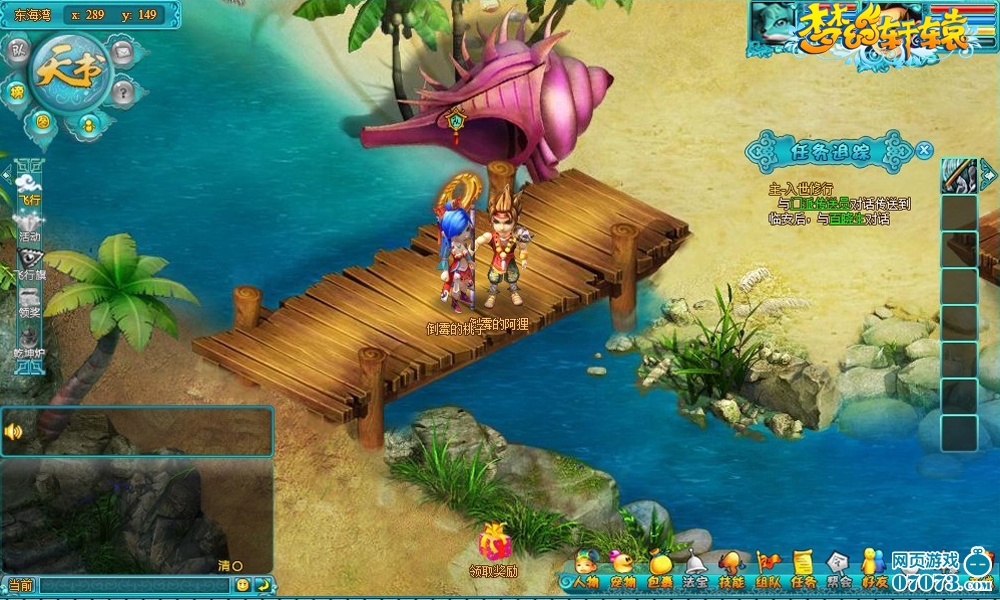The width and height of the screenshot is (1000, 600).
Task: Open the 人物 character menu
Action: point(585,570)
